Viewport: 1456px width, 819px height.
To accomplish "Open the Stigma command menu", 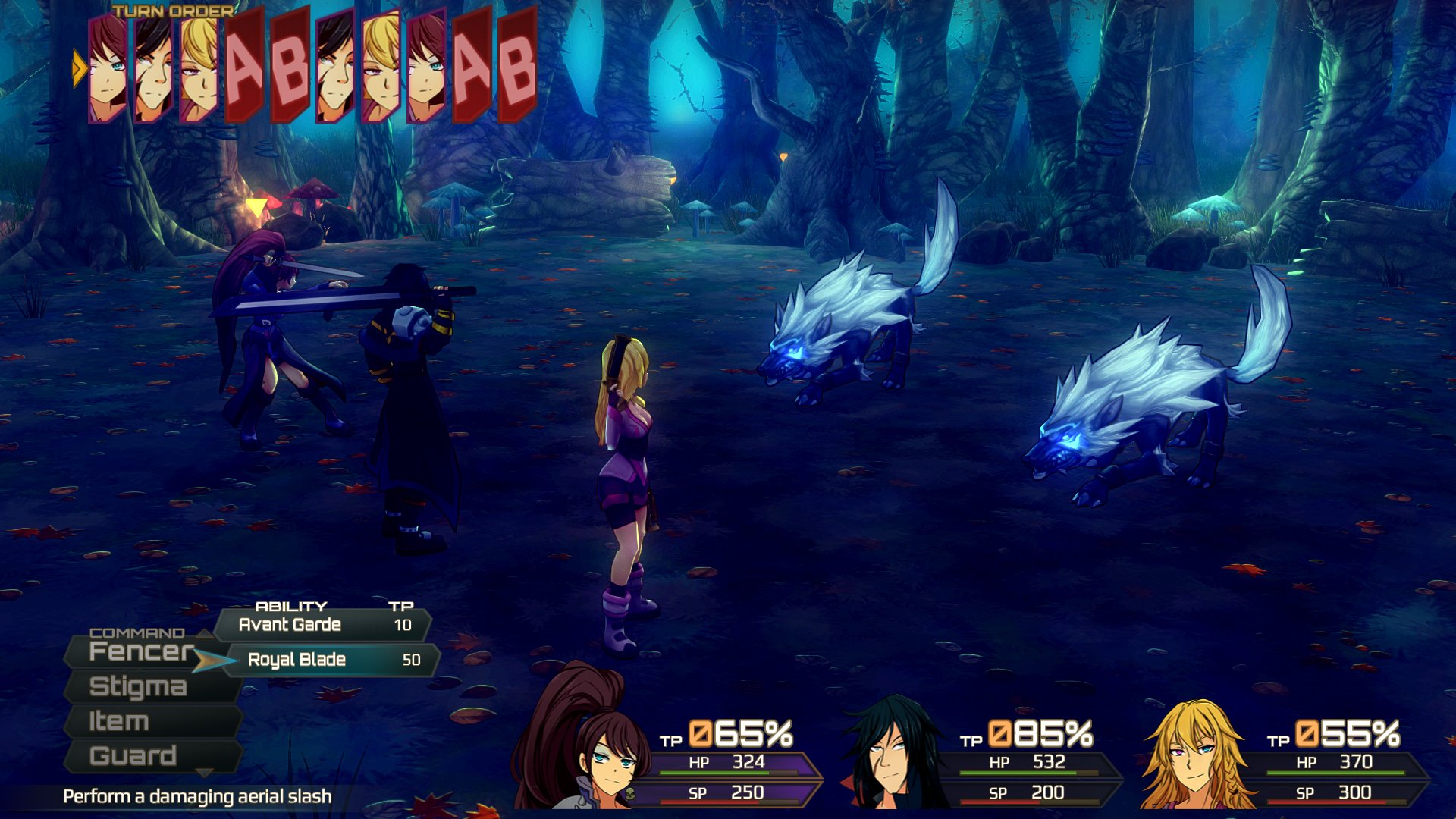I will (139, 686).
